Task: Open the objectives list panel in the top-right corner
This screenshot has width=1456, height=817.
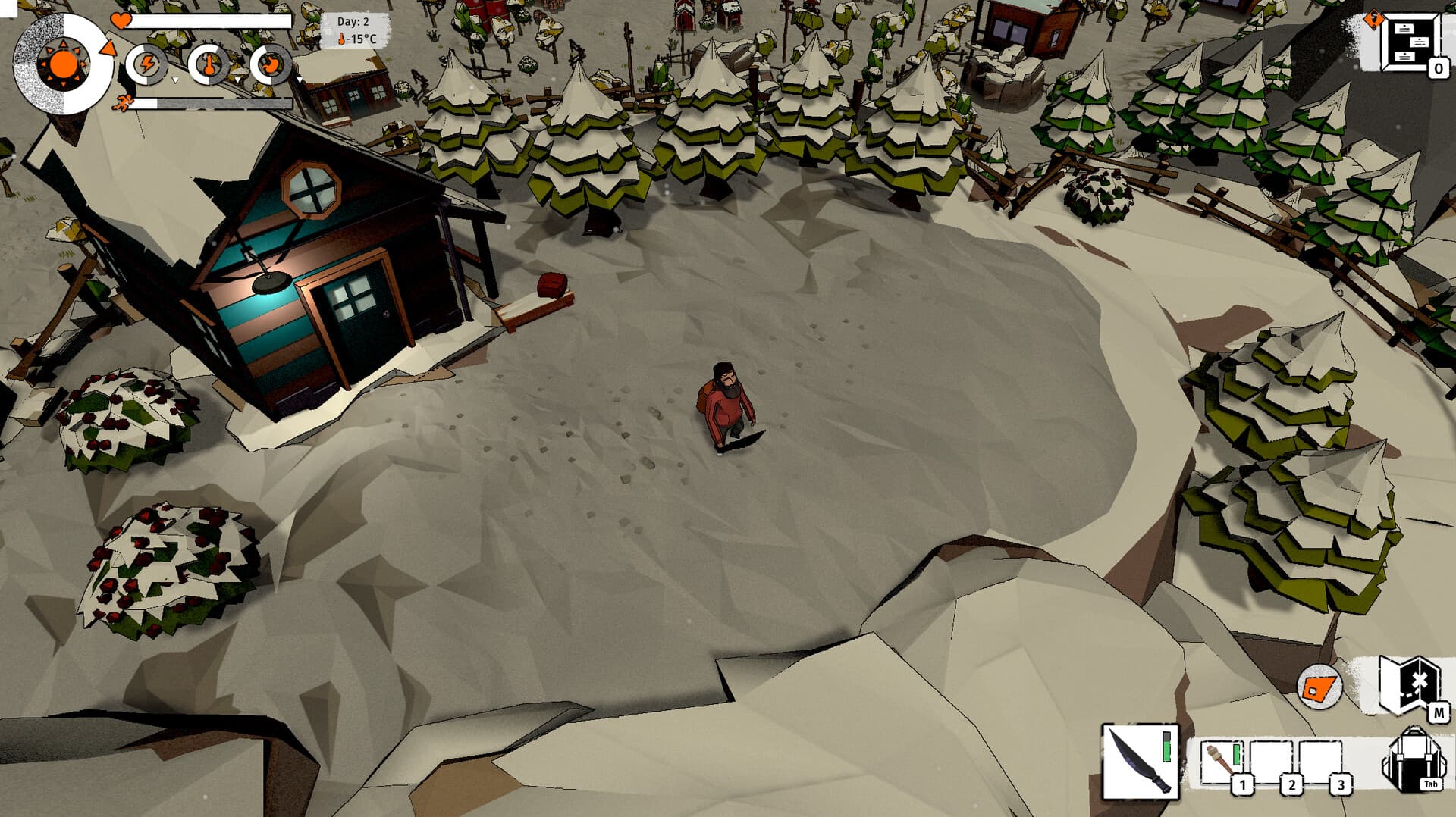Action: (1410, 44)
